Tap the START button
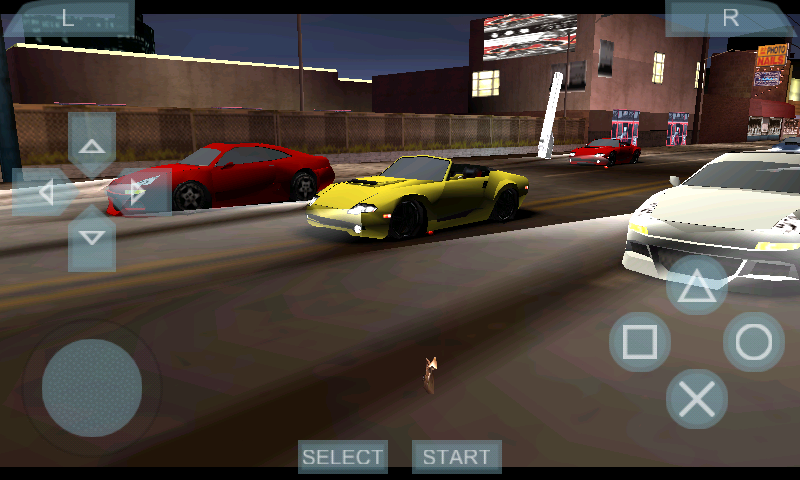 click(x=457, y=457)
